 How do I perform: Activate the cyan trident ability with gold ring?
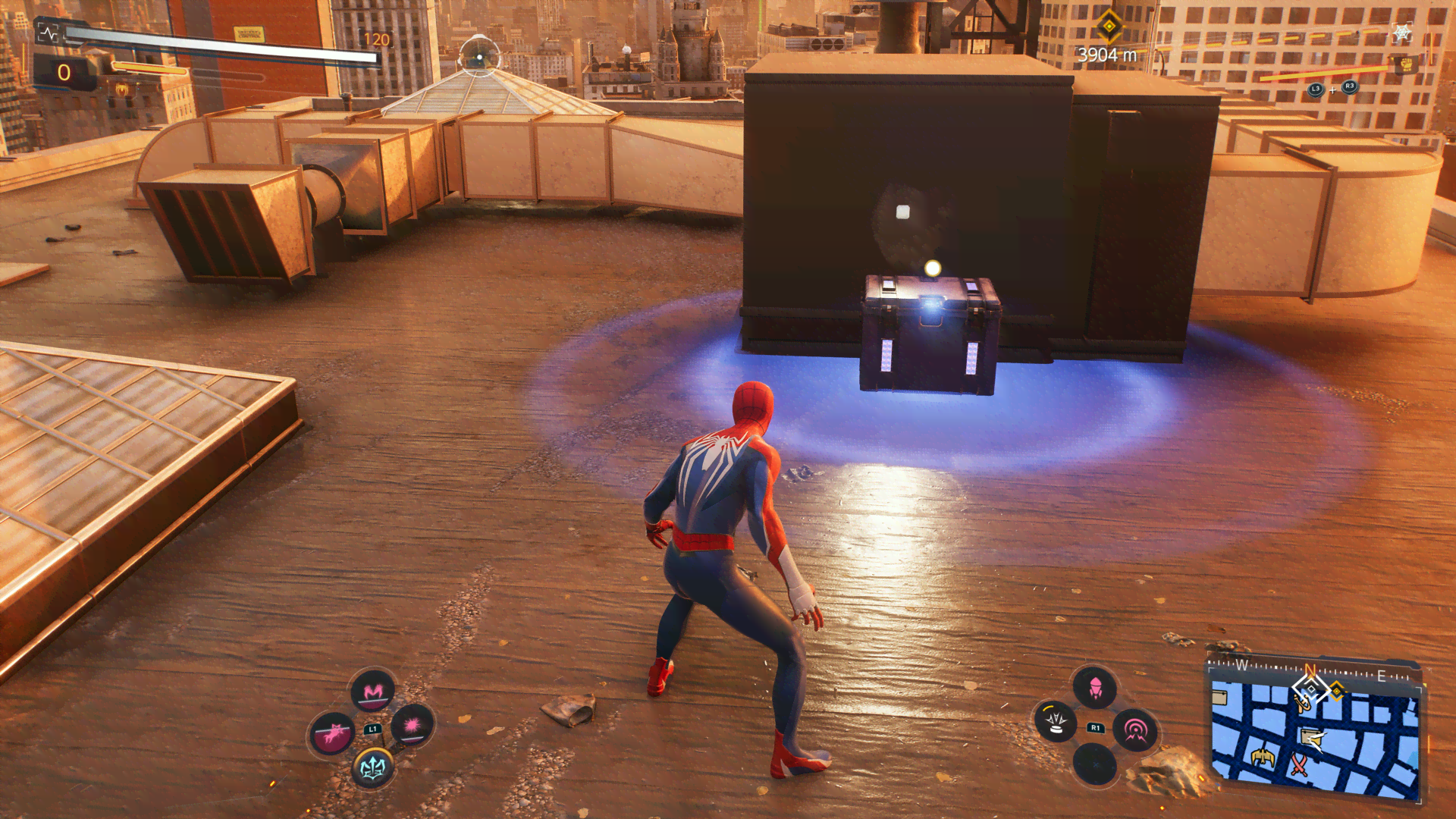pos(372,767)
